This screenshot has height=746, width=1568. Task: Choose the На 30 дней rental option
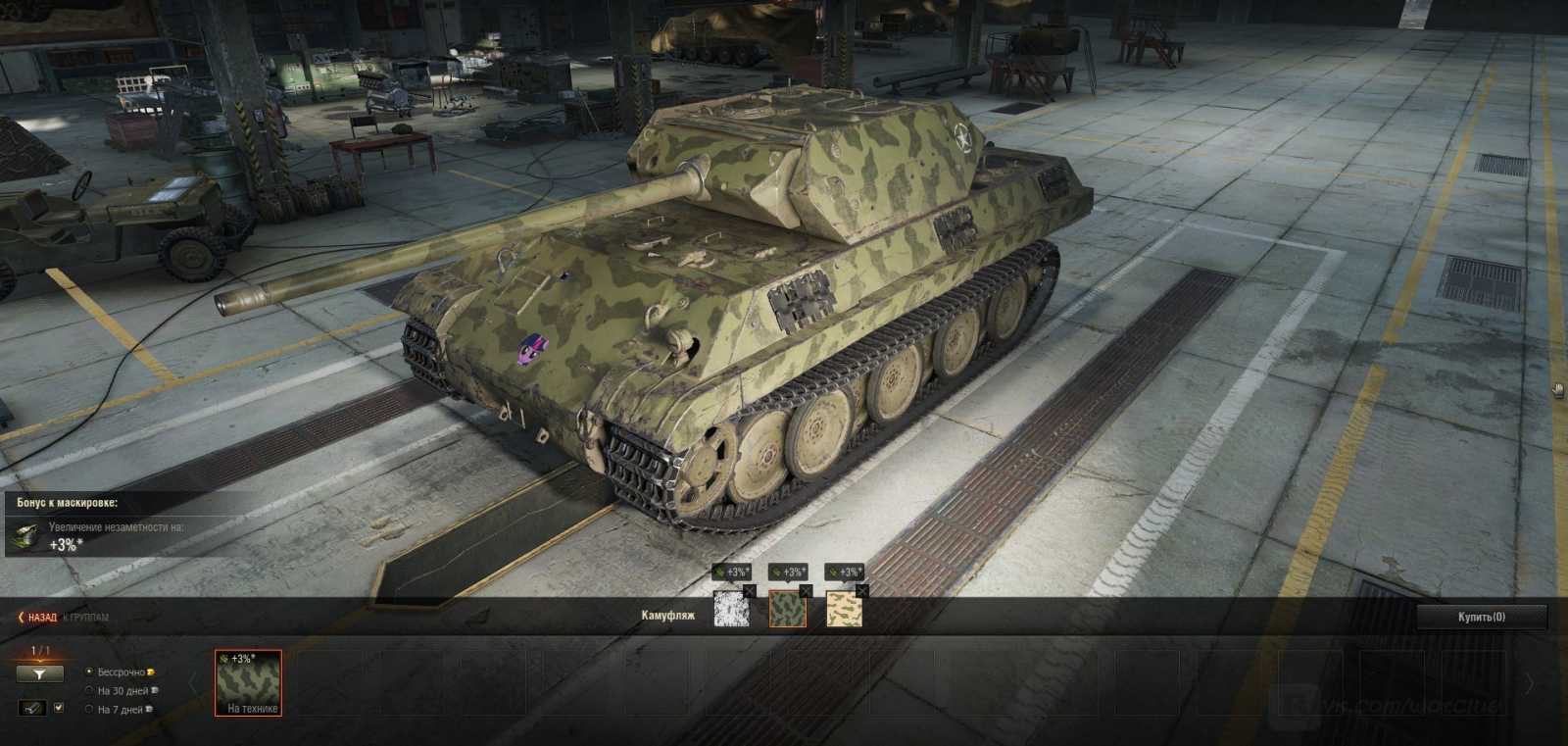coord(90,690)
